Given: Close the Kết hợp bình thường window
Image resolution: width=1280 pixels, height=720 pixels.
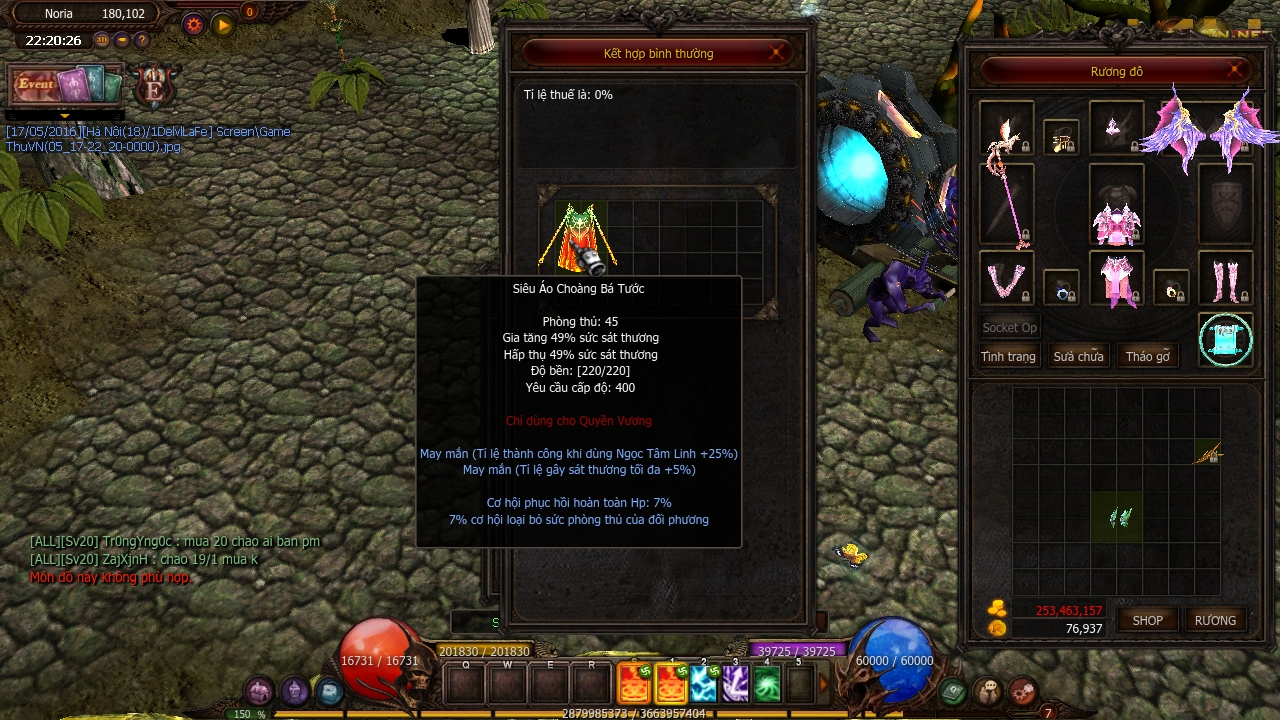Looking at the screenshot, I should 777,53.
